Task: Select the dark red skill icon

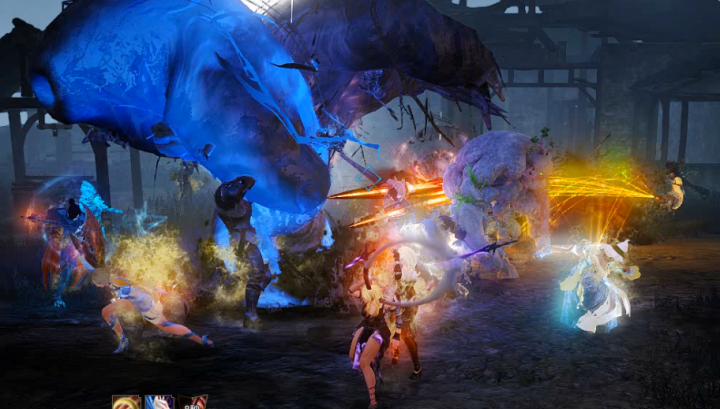Action: pyautogui.click(x=193, y=402)
